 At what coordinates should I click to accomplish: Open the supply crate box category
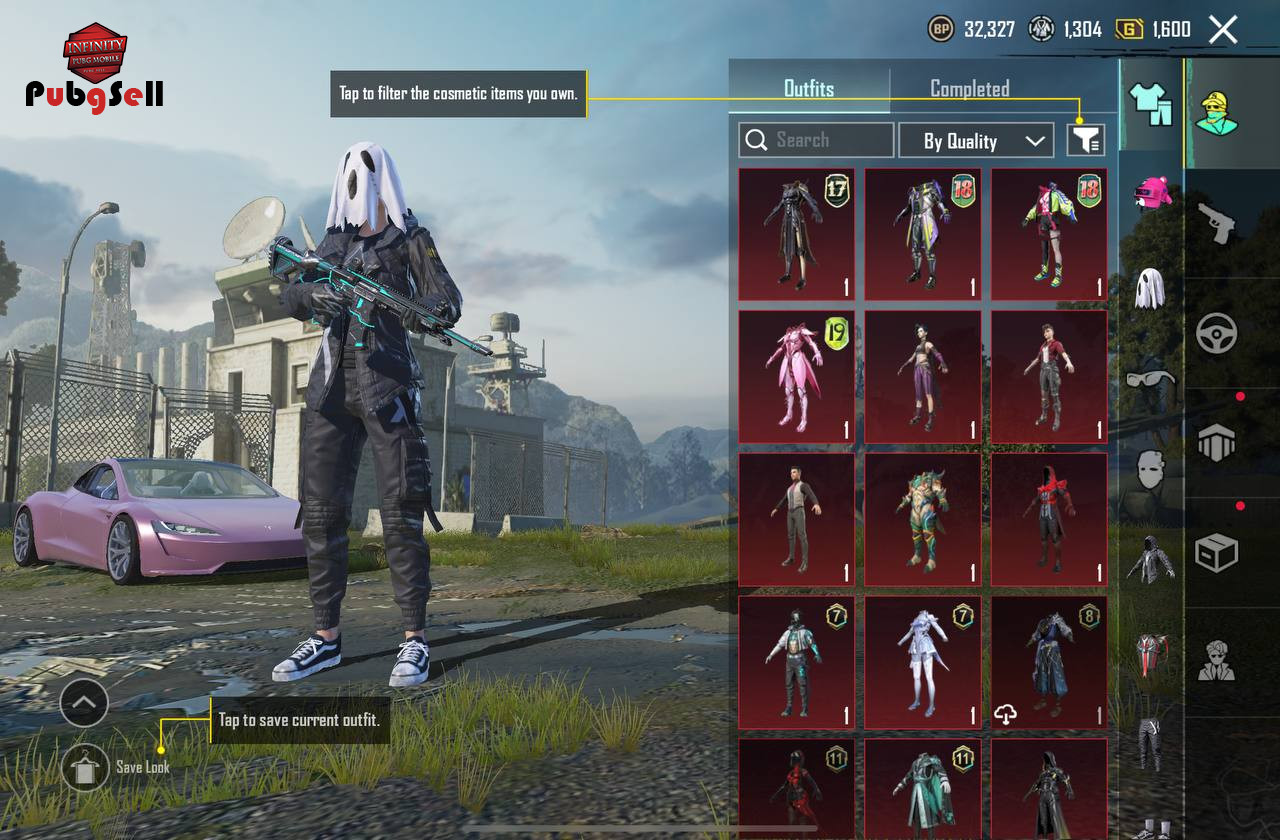1216,552
